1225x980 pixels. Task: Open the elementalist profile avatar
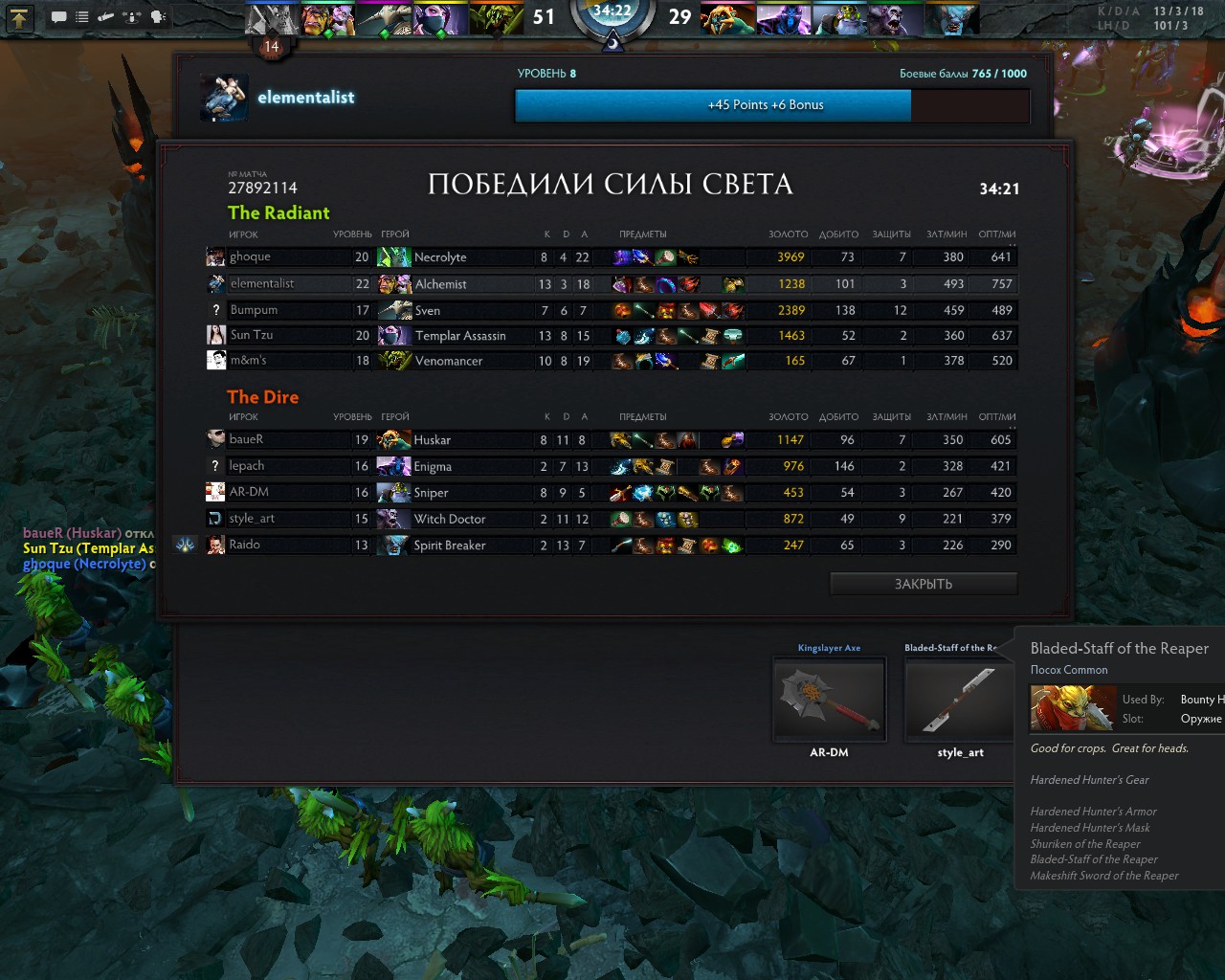225,98
